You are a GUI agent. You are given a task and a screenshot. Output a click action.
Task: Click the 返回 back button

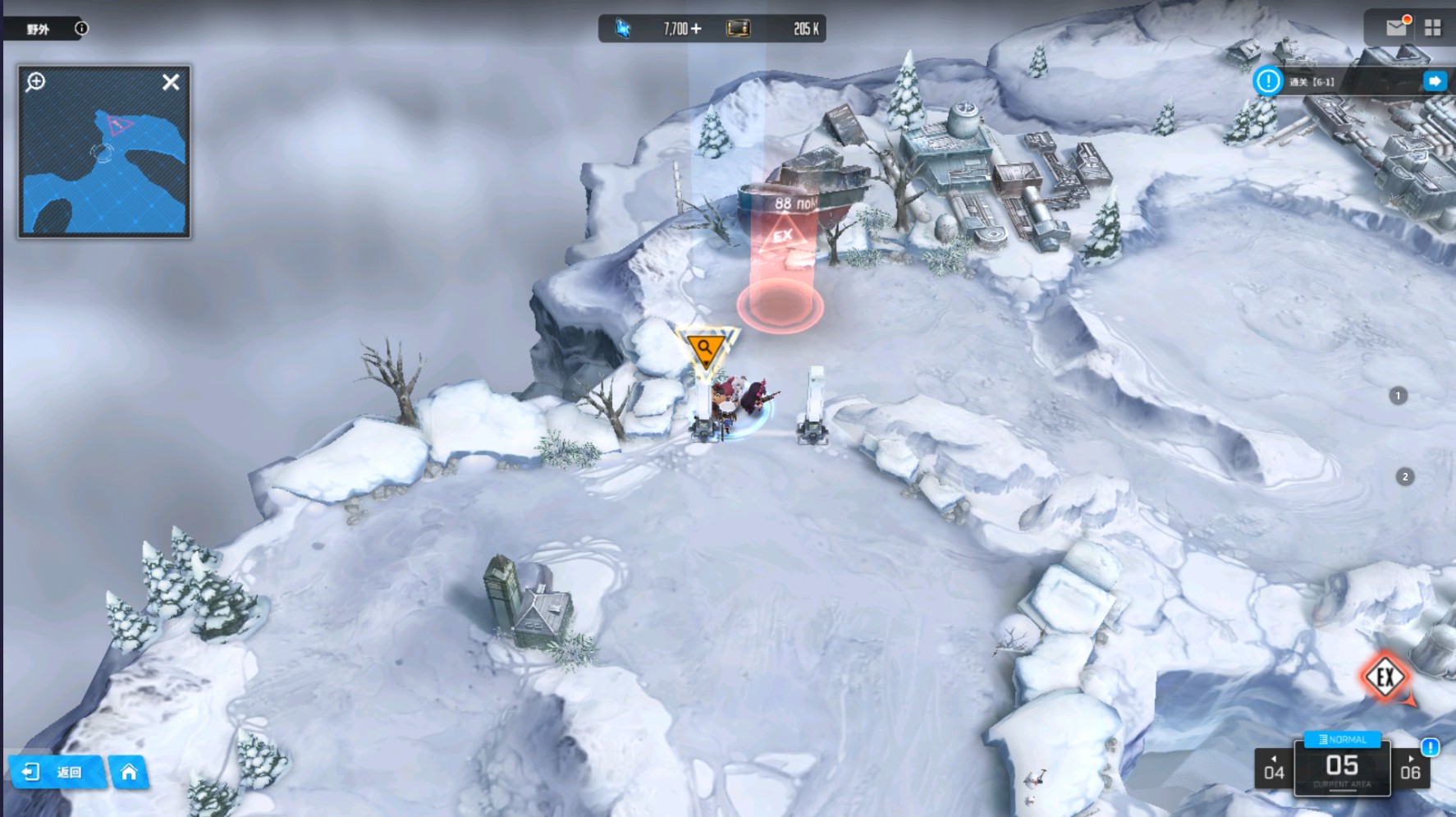[x=57, y=772]
